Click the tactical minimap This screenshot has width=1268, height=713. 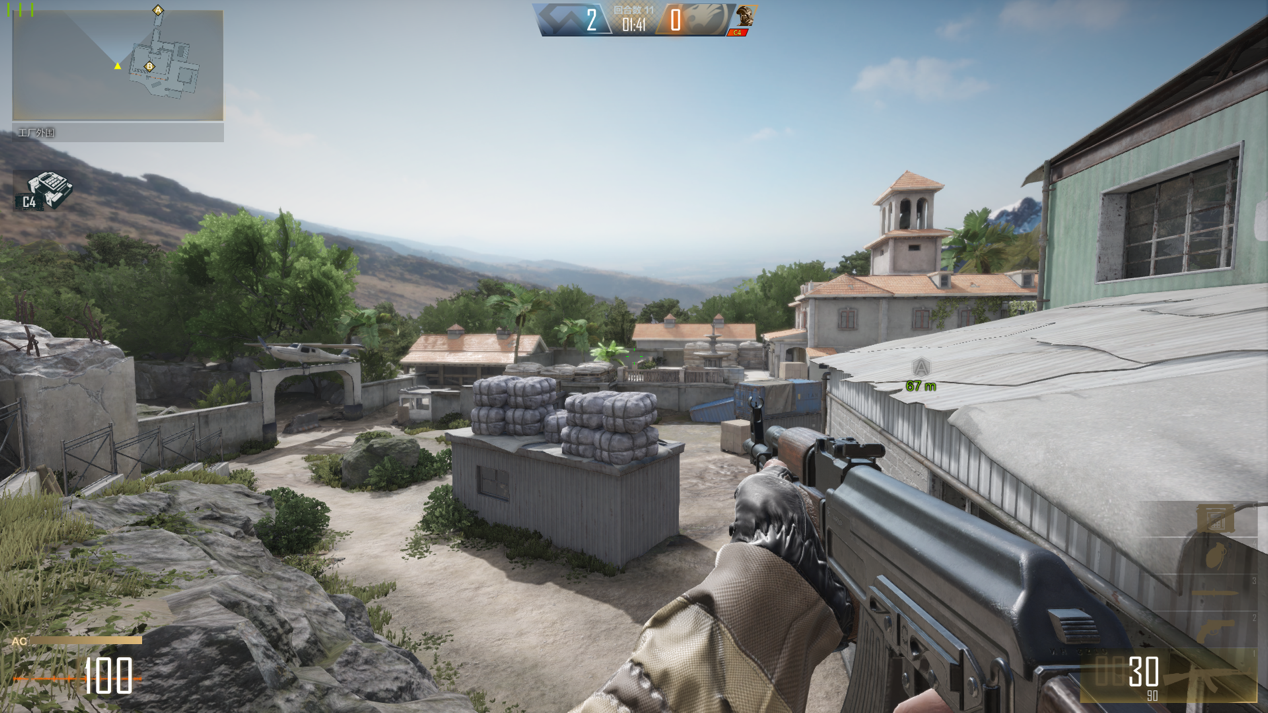[x=118, y=66]
